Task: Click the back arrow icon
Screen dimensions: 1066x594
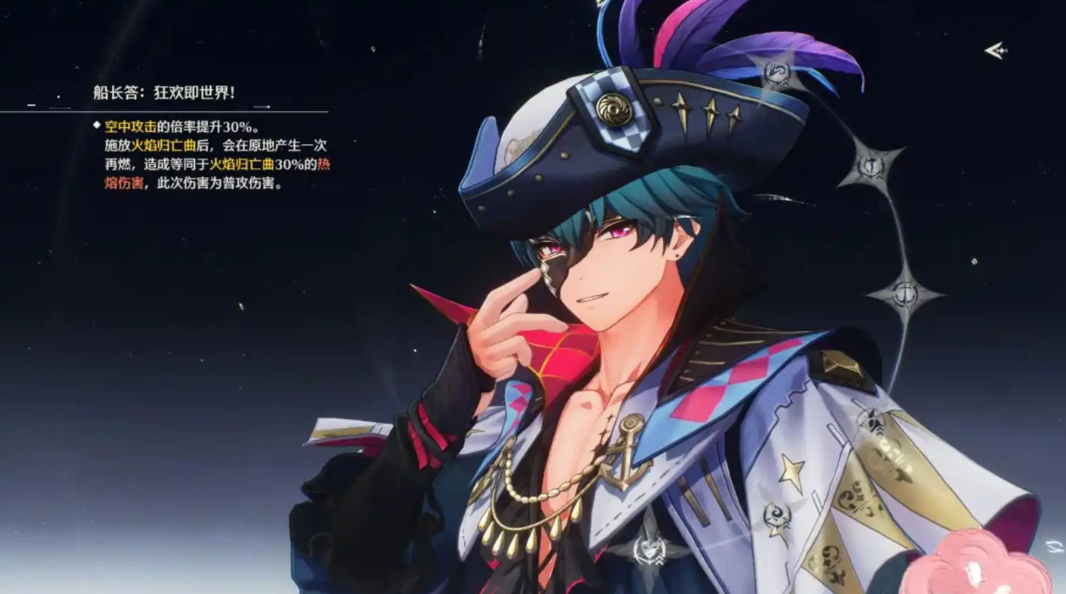Action: pos(994,50)
